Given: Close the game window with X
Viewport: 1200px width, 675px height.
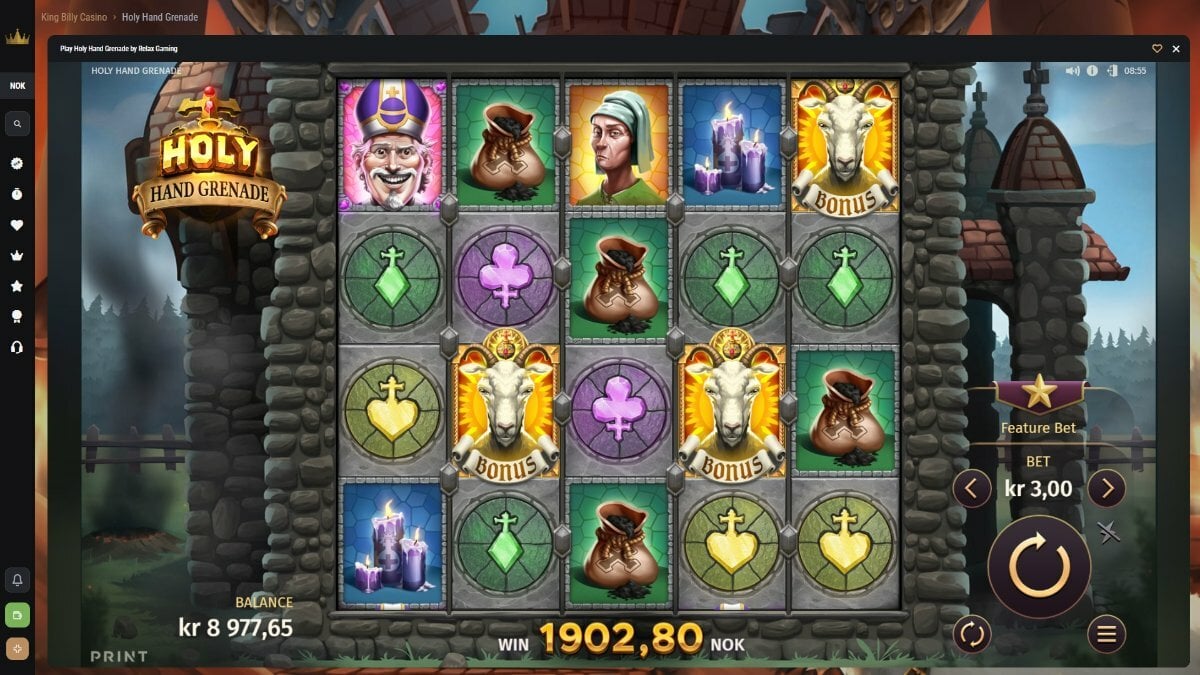Looking at the screenshot, I should 1176,48.
